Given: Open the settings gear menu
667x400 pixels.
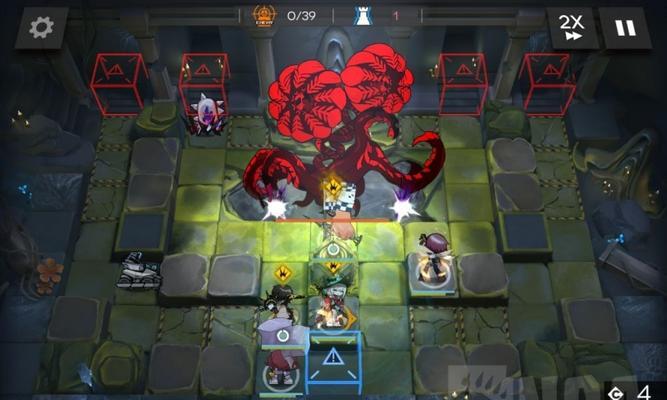Looking at the screenshot, I should 41,27.
